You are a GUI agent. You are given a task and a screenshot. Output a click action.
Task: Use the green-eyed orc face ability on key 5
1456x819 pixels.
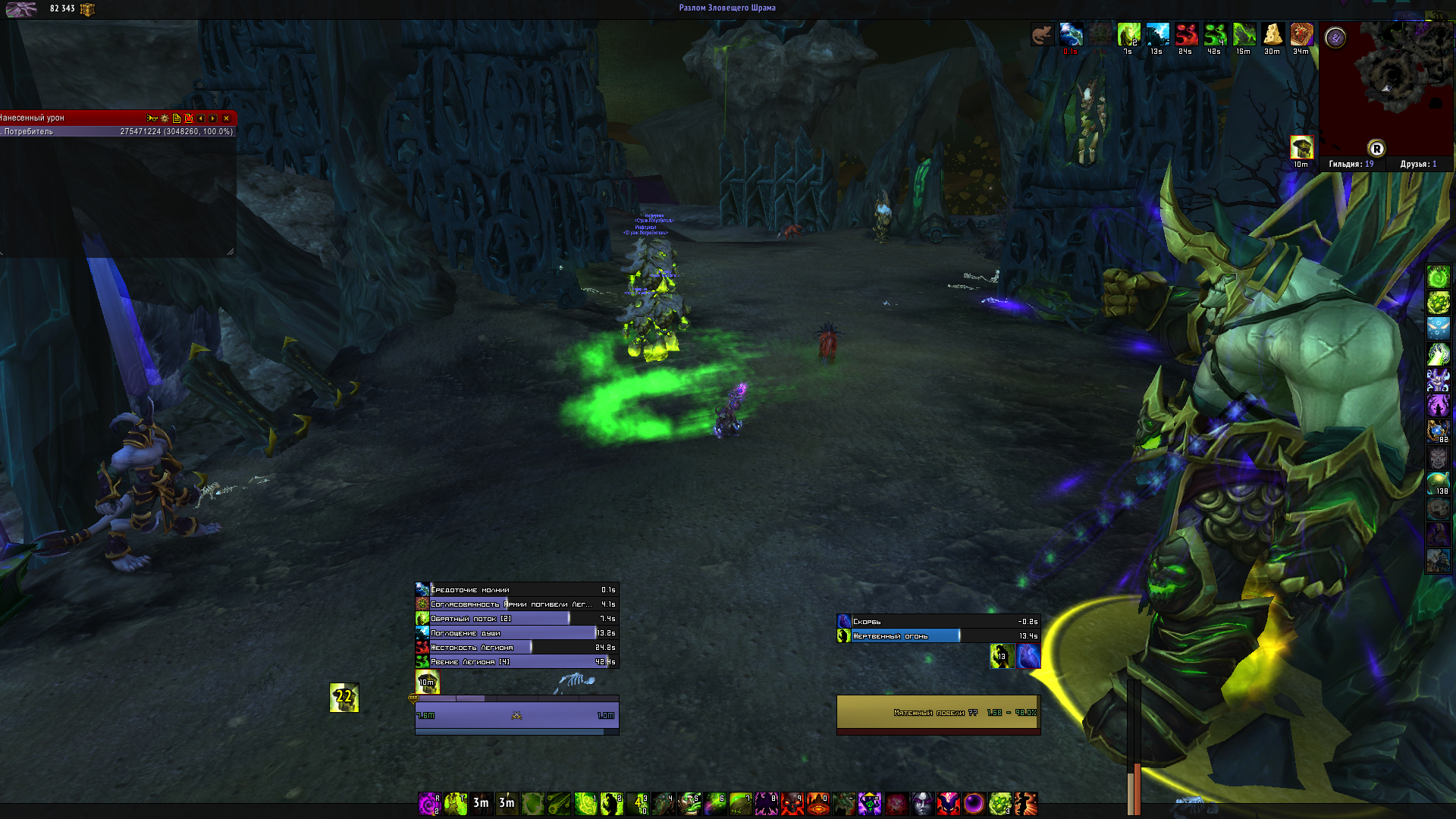click(x=689, y=803)
